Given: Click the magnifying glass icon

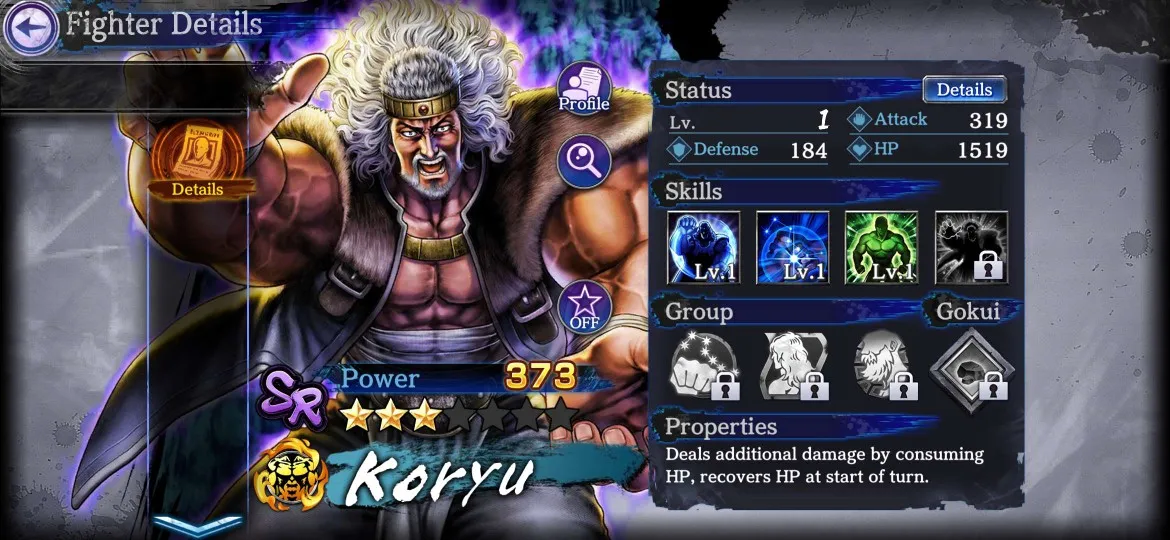Looking at the screenshot, I should (x=584, y=161).
